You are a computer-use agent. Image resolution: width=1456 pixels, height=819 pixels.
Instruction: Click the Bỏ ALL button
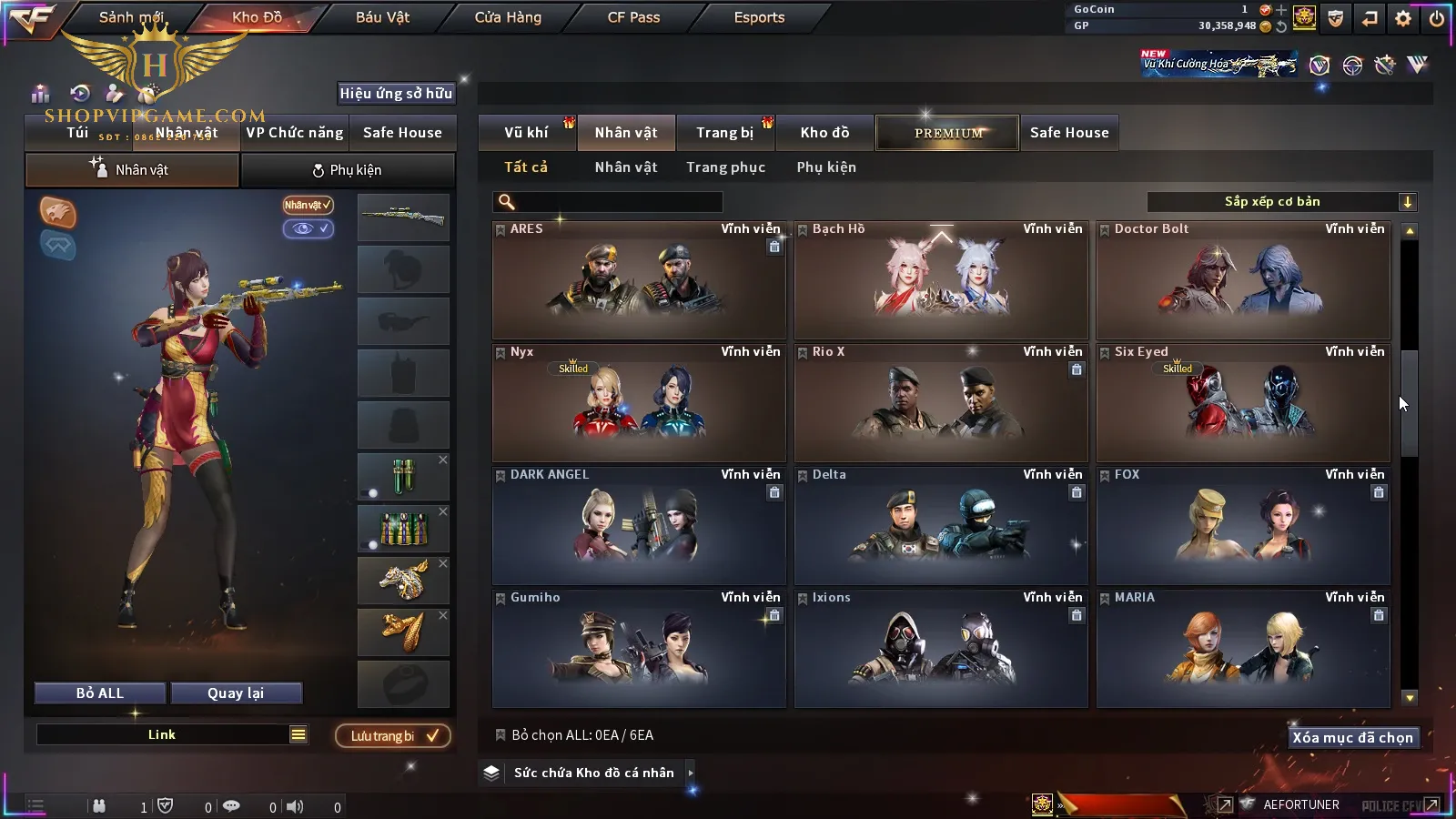tap(100, 693)
